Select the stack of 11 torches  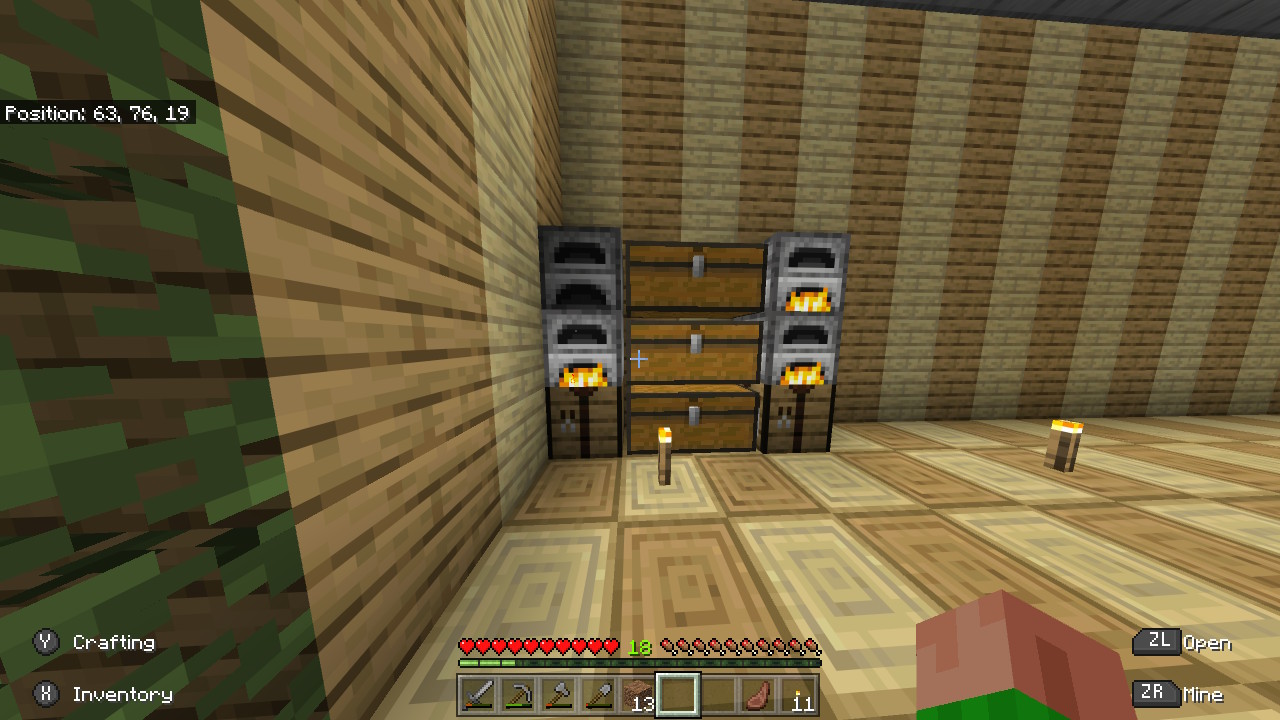point(798,695)
